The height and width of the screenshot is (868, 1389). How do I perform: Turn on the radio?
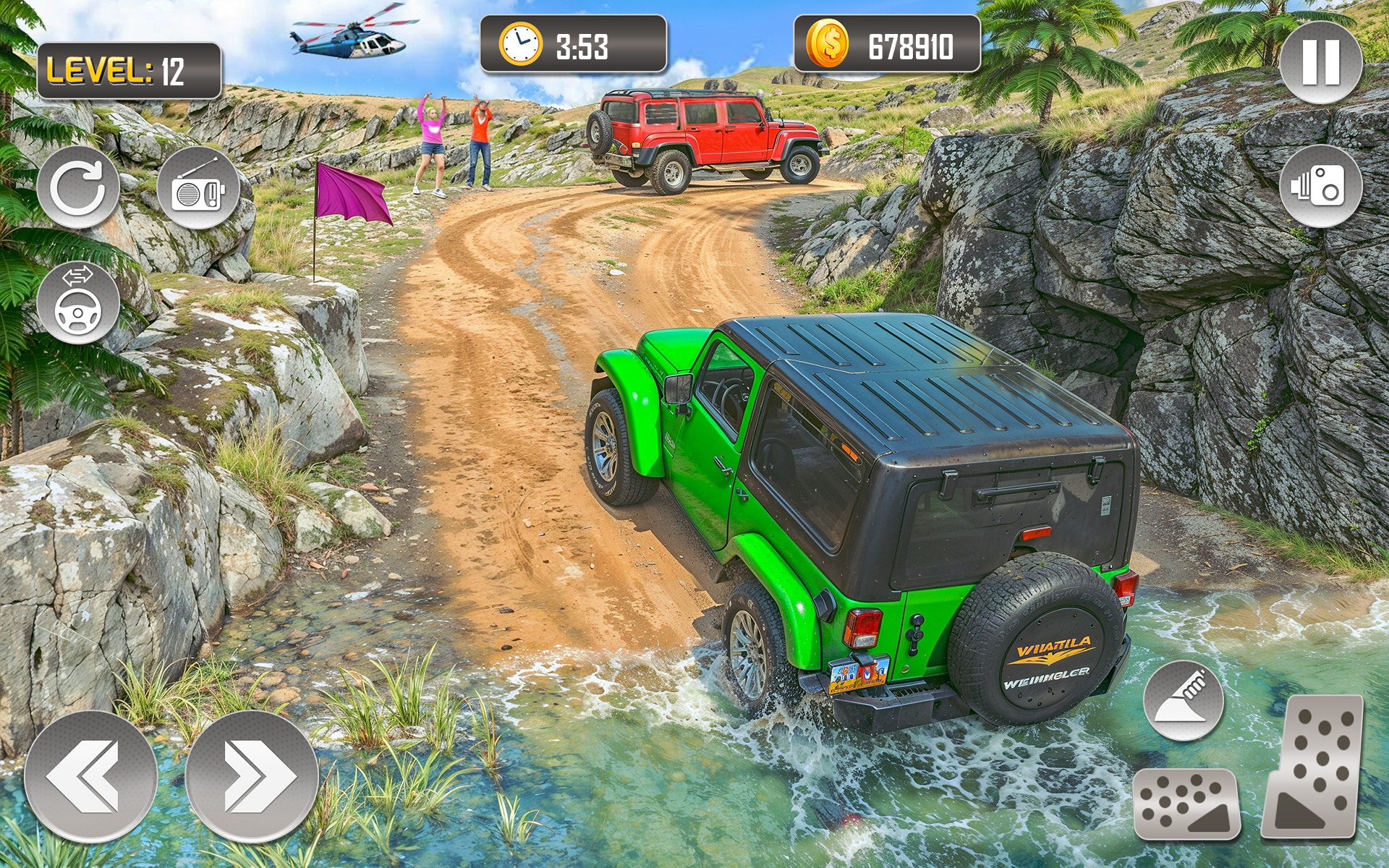pos(198,189)
